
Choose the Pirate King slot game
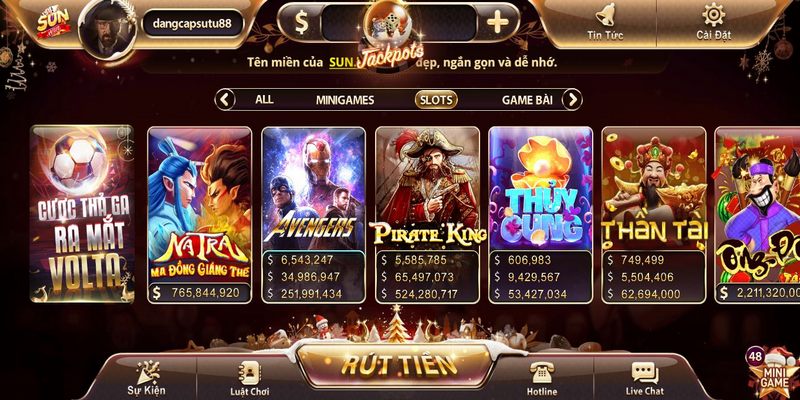point(427,190)
